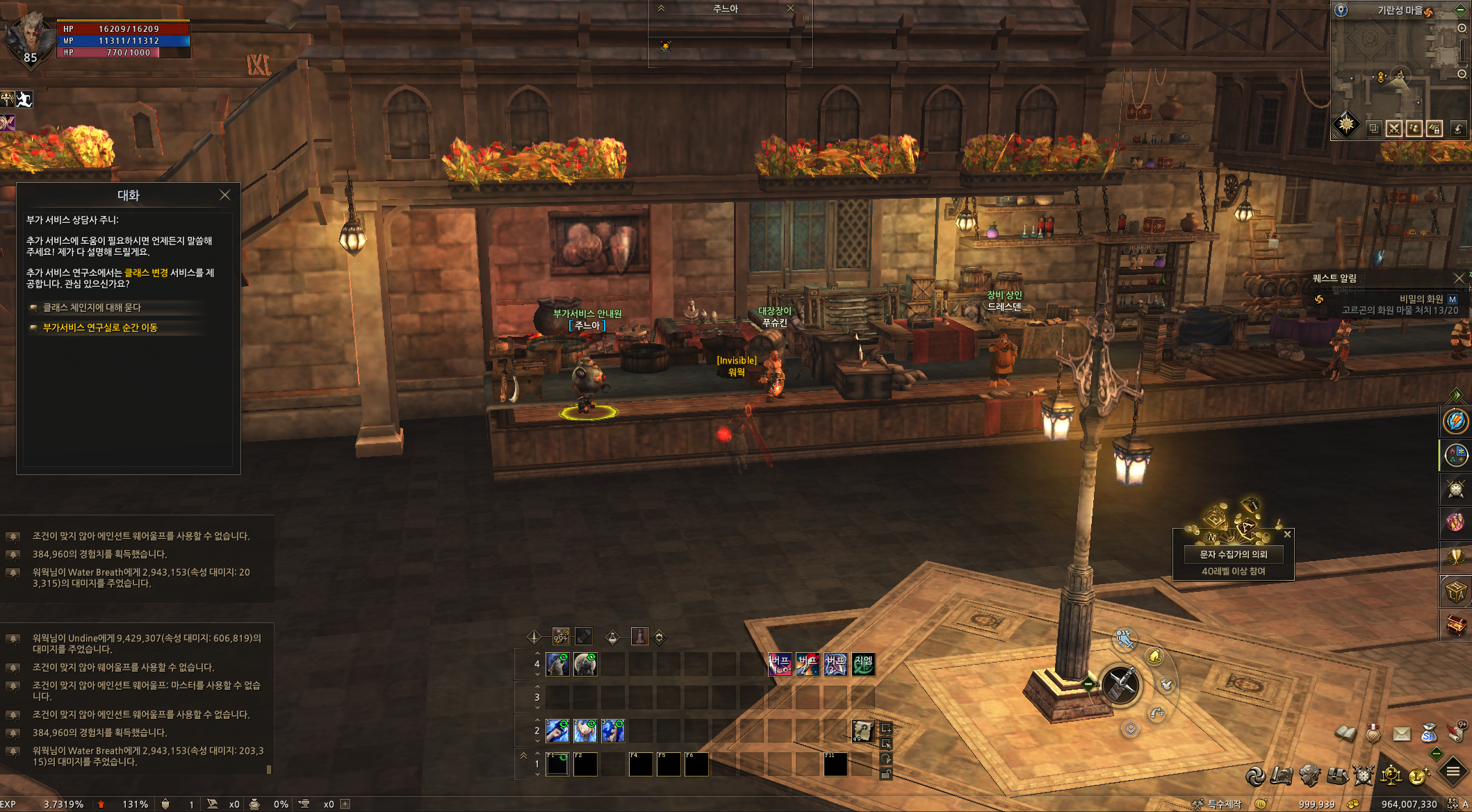
Task: Toggle the crossed swords minimap button
Action: [x=1393, y=129]
